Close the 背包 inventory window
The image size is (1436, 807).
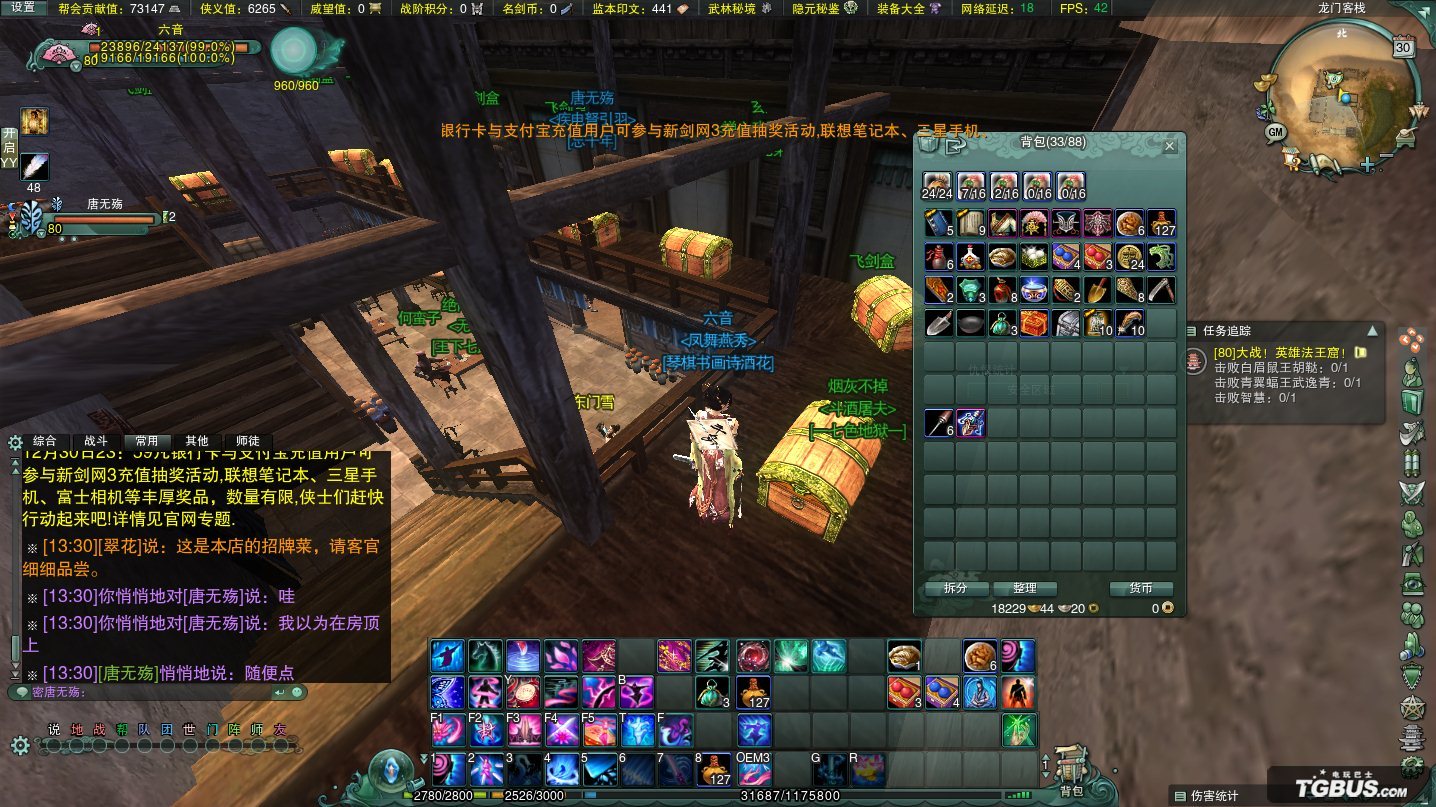click(x=1170, y=146)
